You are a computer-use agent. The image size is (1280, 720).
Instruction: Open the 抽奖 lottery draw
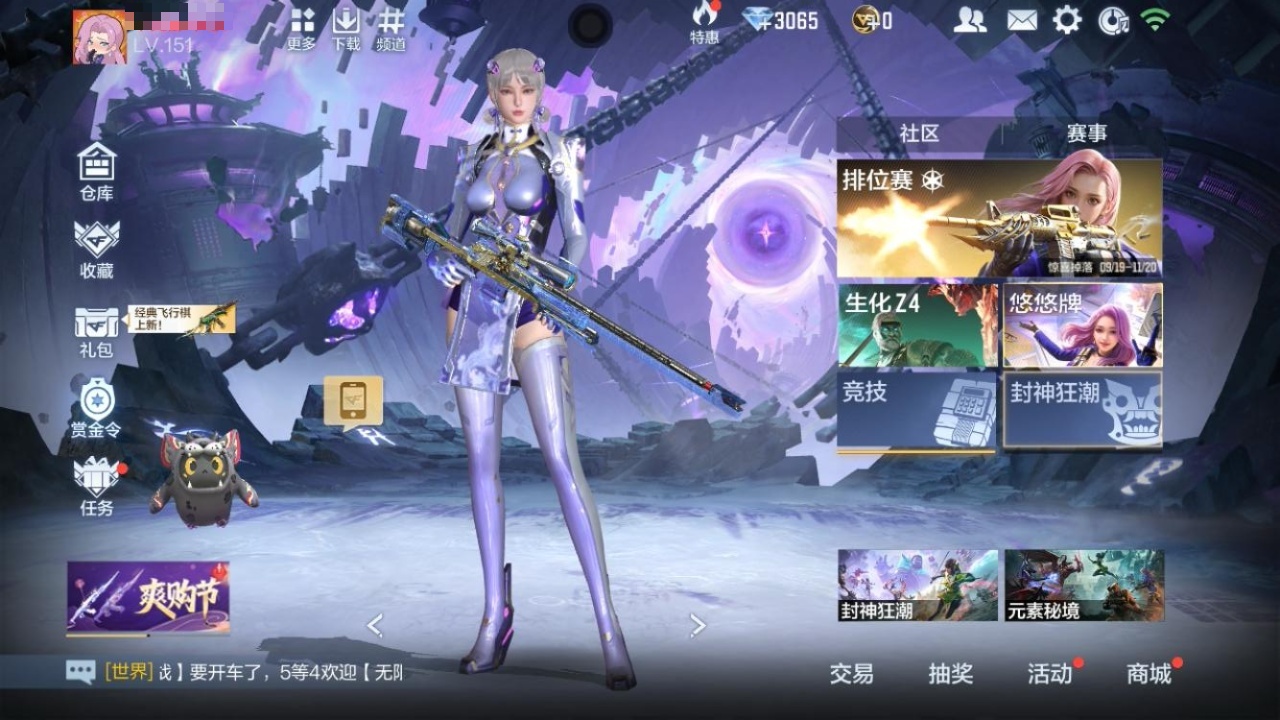[x=950, y=674]
